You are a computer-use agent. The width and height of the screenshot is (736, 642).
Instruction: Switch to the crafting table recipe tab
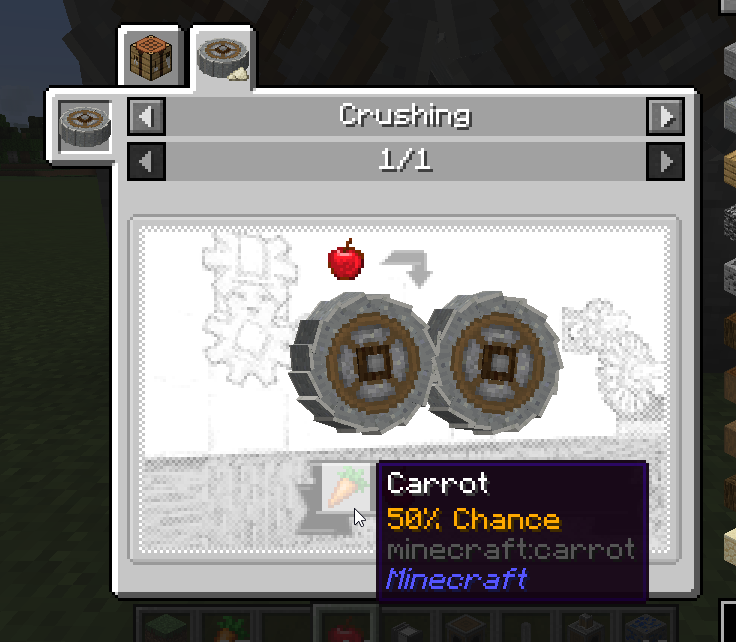(152, 58)
